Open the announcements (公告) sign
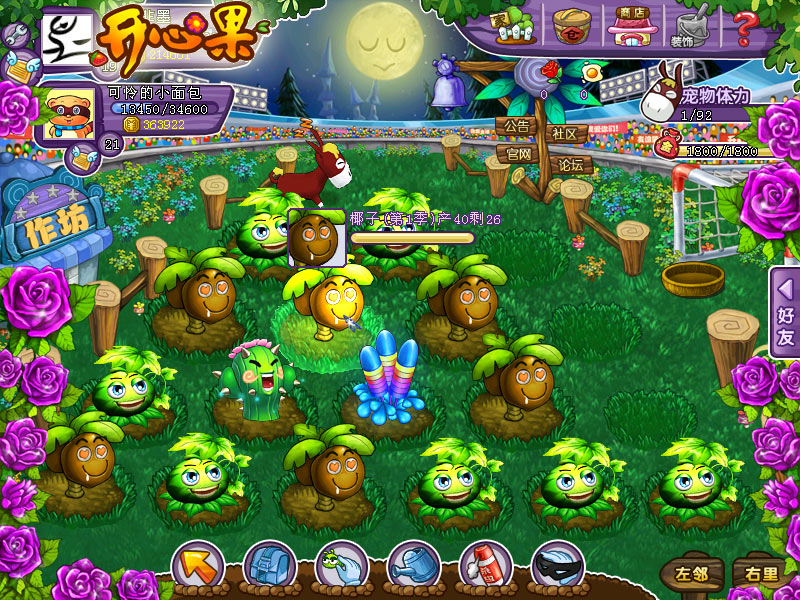800x600 pixels. pyautogui.click(x=517, y=127)
